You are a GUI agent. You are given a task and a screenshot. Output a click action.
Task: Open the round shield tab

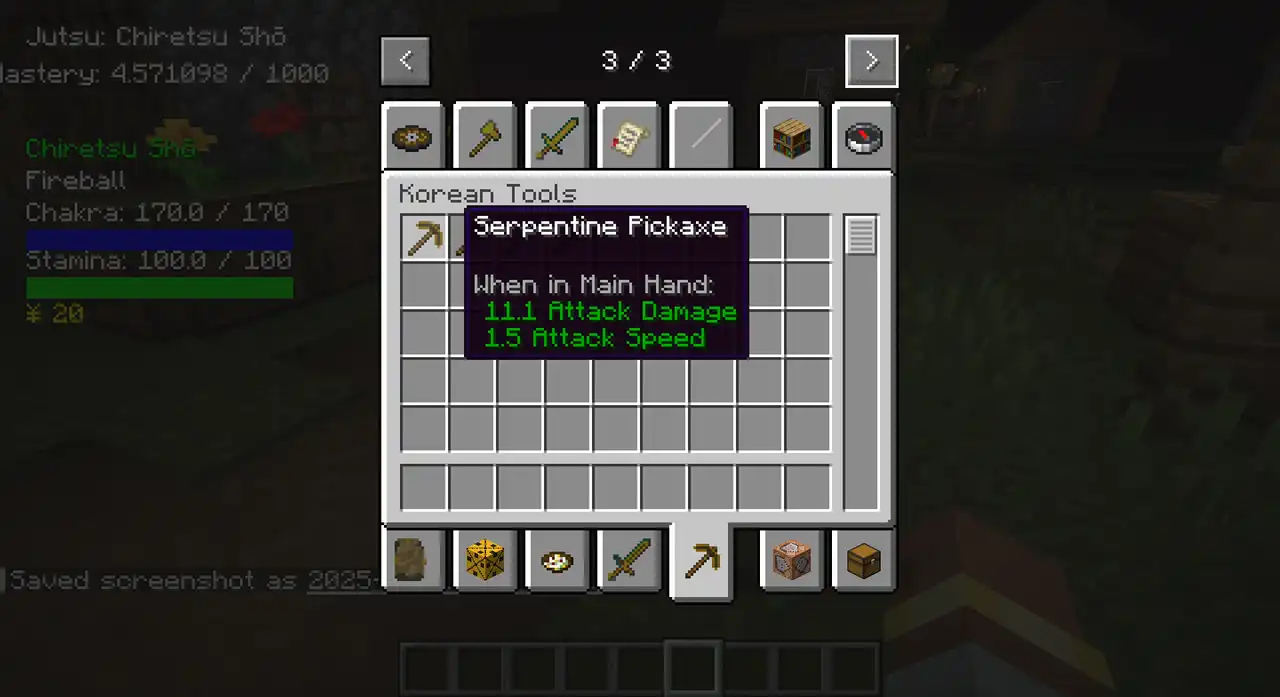412,137
